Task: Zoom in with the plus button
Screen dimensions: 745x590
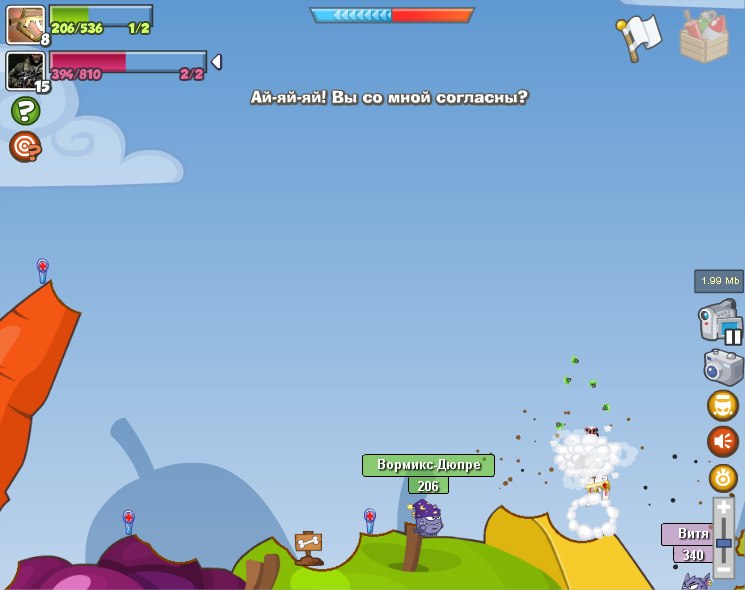Action: [x=724, y=508]
